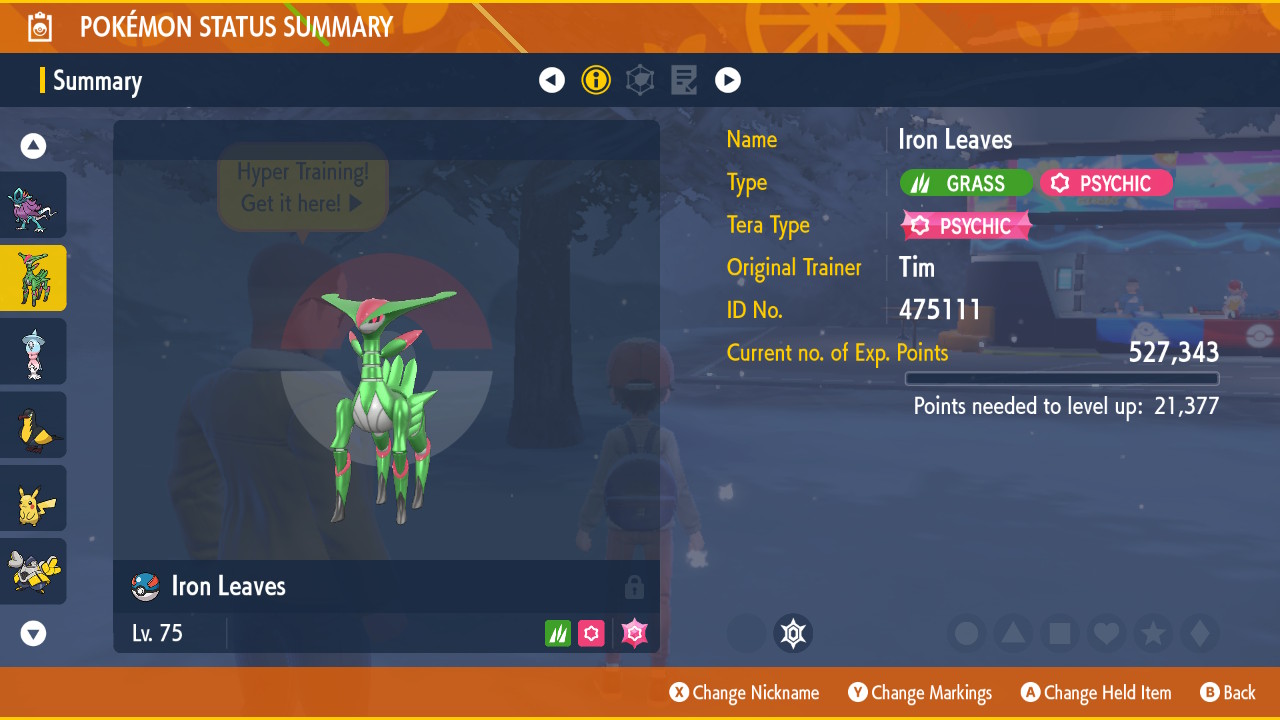The width and height of the screenshot is (1280, 720).
Task: Toggle the star marking symbol
Action: pos(1153,634)
